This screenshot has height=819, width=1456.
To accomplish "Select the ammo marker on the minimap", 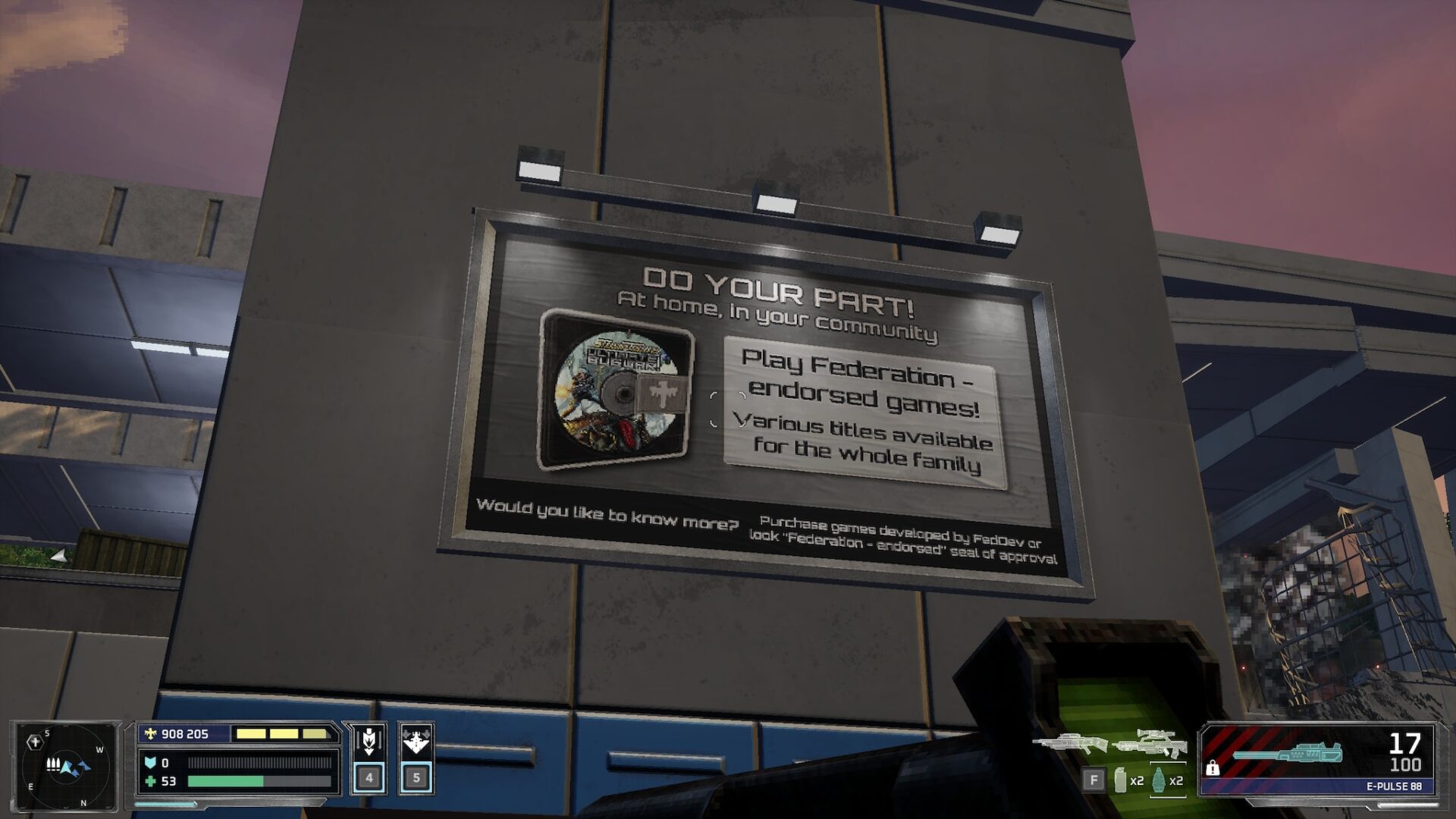I will (x=53, y=764).
